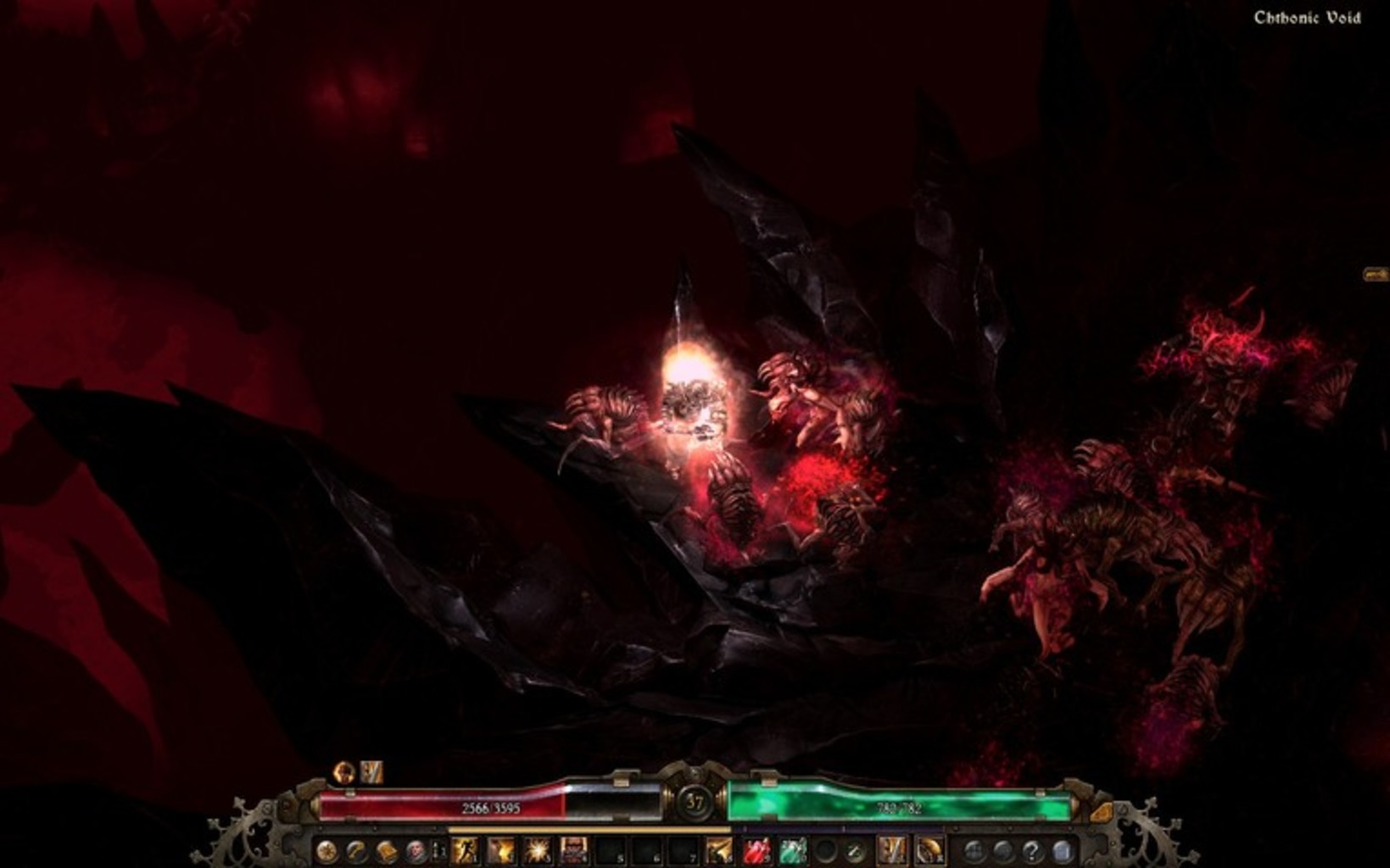Select the right mouse curved horn skill

pyautogui.click(x=929, y=850)
